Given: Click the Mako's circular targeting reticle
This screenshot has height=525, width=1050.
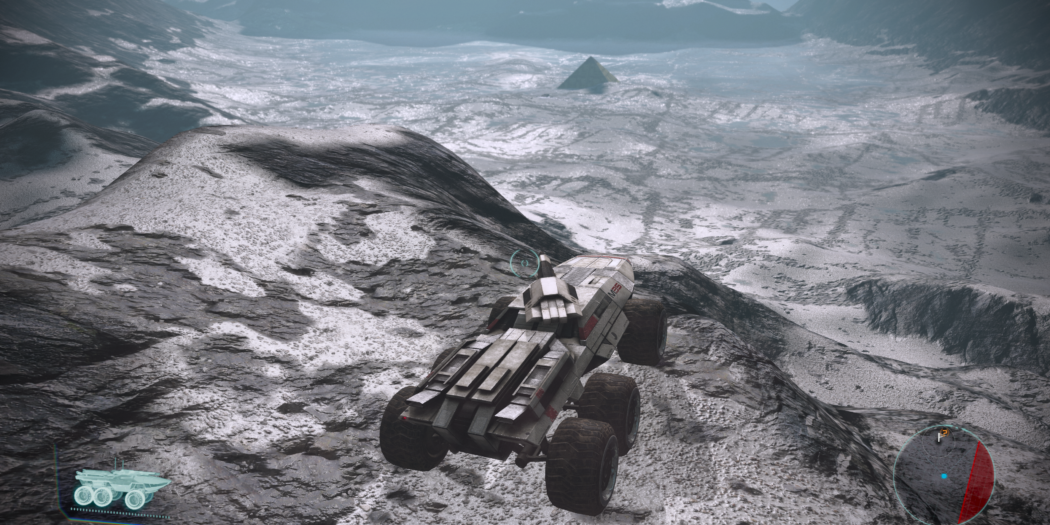Looking at the screenshot, I should [522, 263].
